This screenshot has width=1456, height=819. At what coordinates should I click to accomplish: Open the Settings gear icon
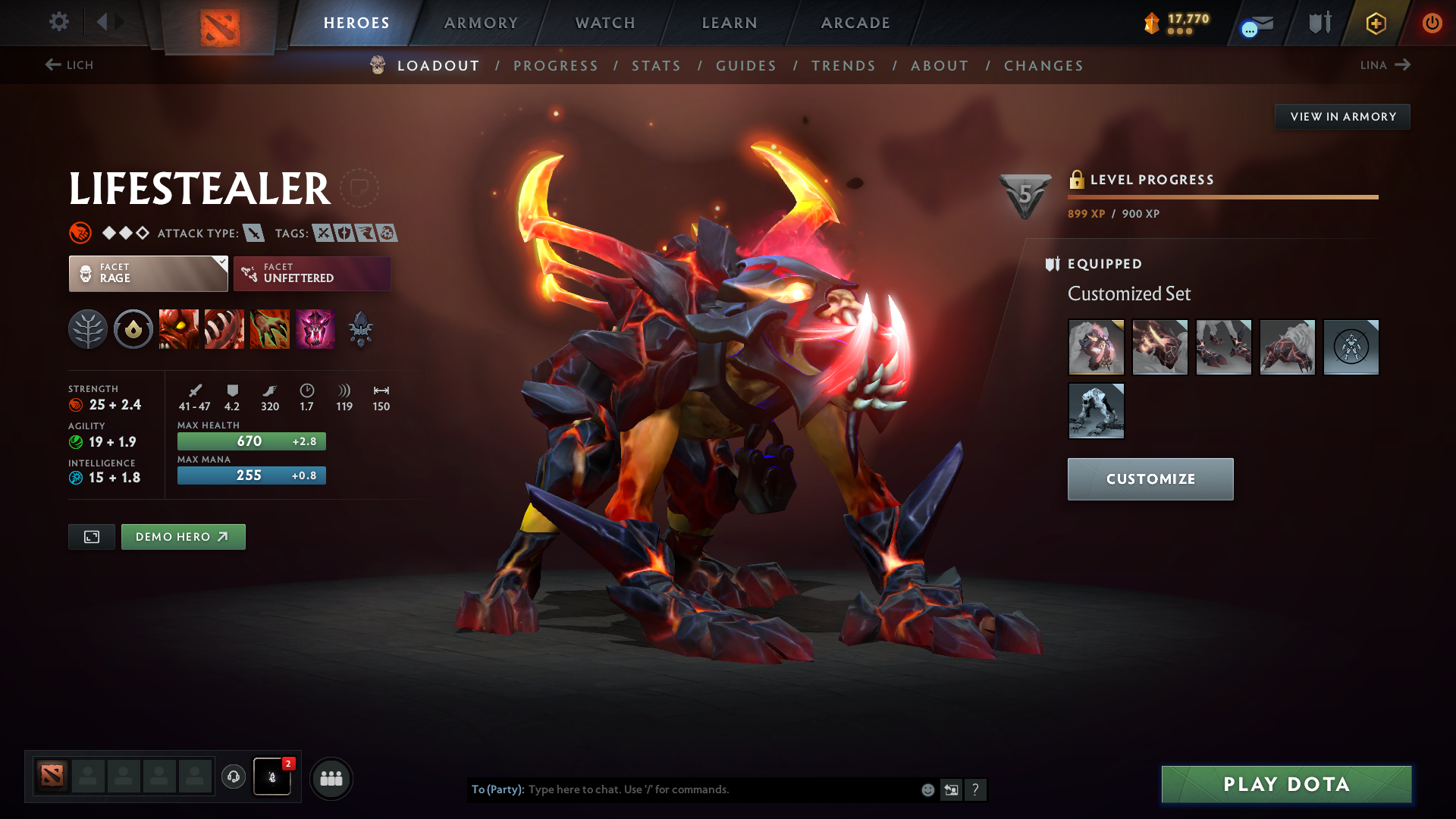pos(59,22)
